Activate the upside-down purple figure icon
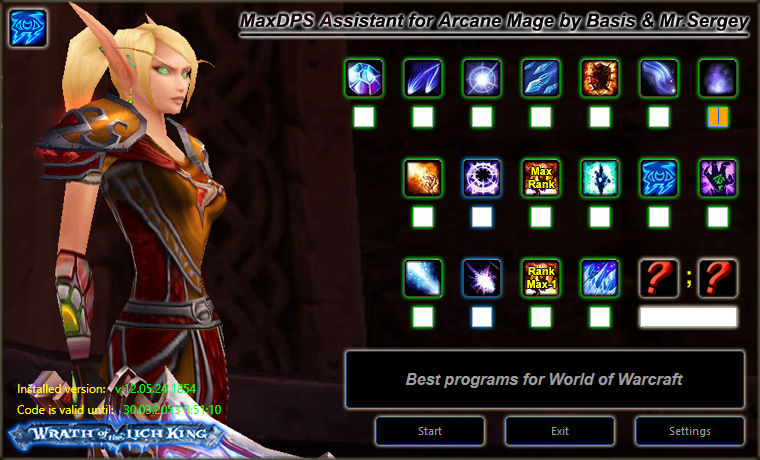Screen dimensions: 760x460 pos(718,178)
